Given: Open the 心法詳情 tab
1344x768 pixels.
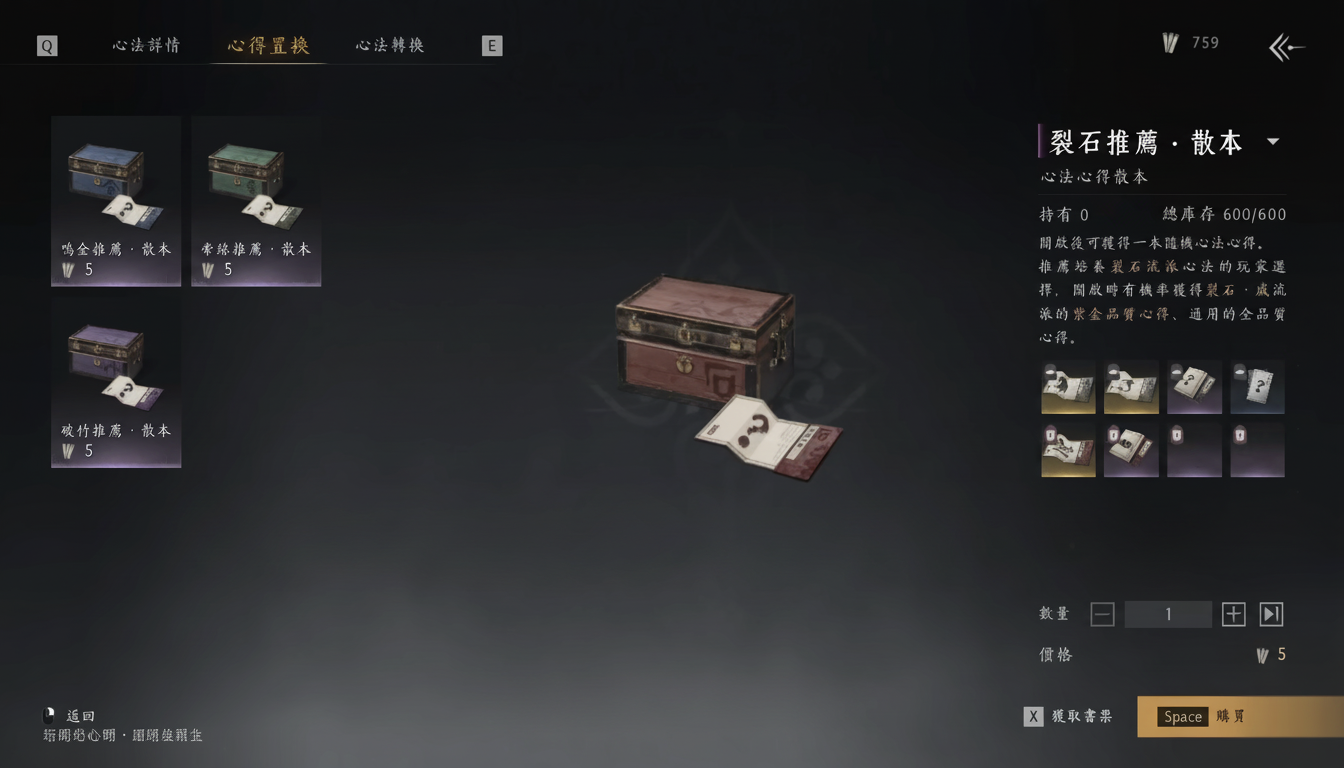Looking at the screenshot, I should pos(144,45).
